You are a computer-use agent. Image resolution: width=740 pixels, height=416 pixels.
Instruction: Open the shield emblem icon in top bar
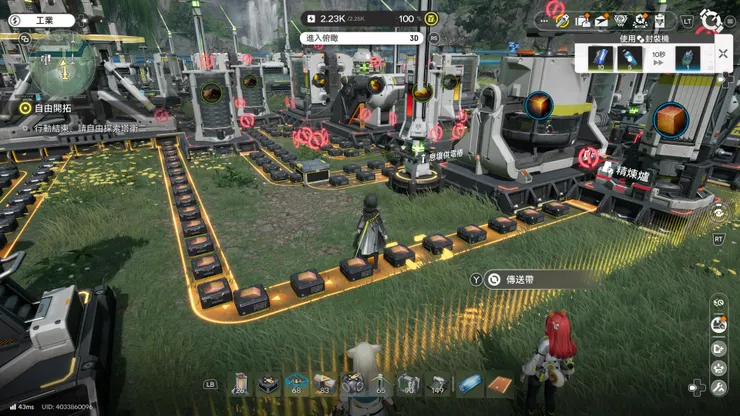click(x=620, y=20)
